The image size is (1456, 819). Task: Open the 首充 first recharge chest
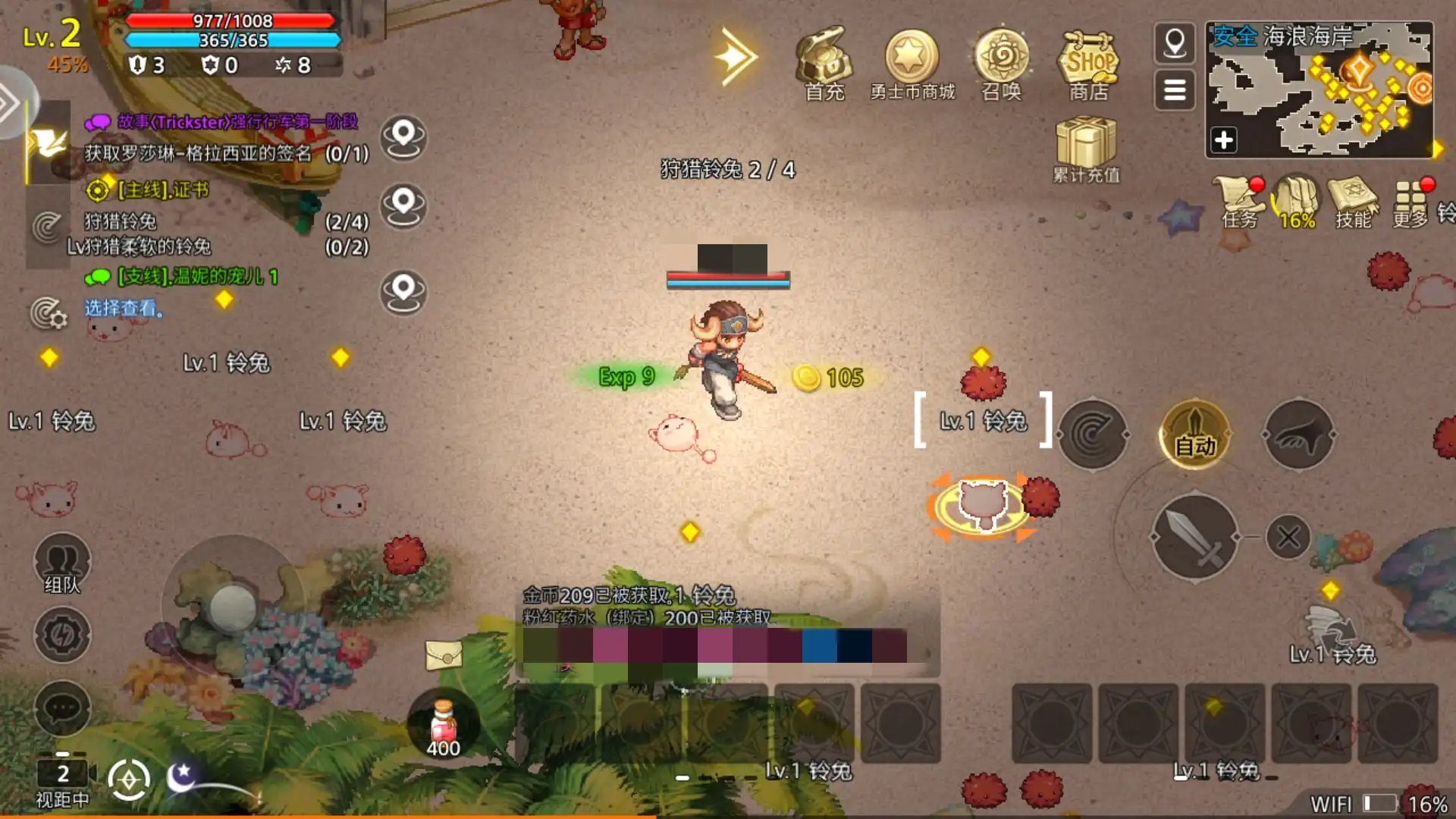824,59
